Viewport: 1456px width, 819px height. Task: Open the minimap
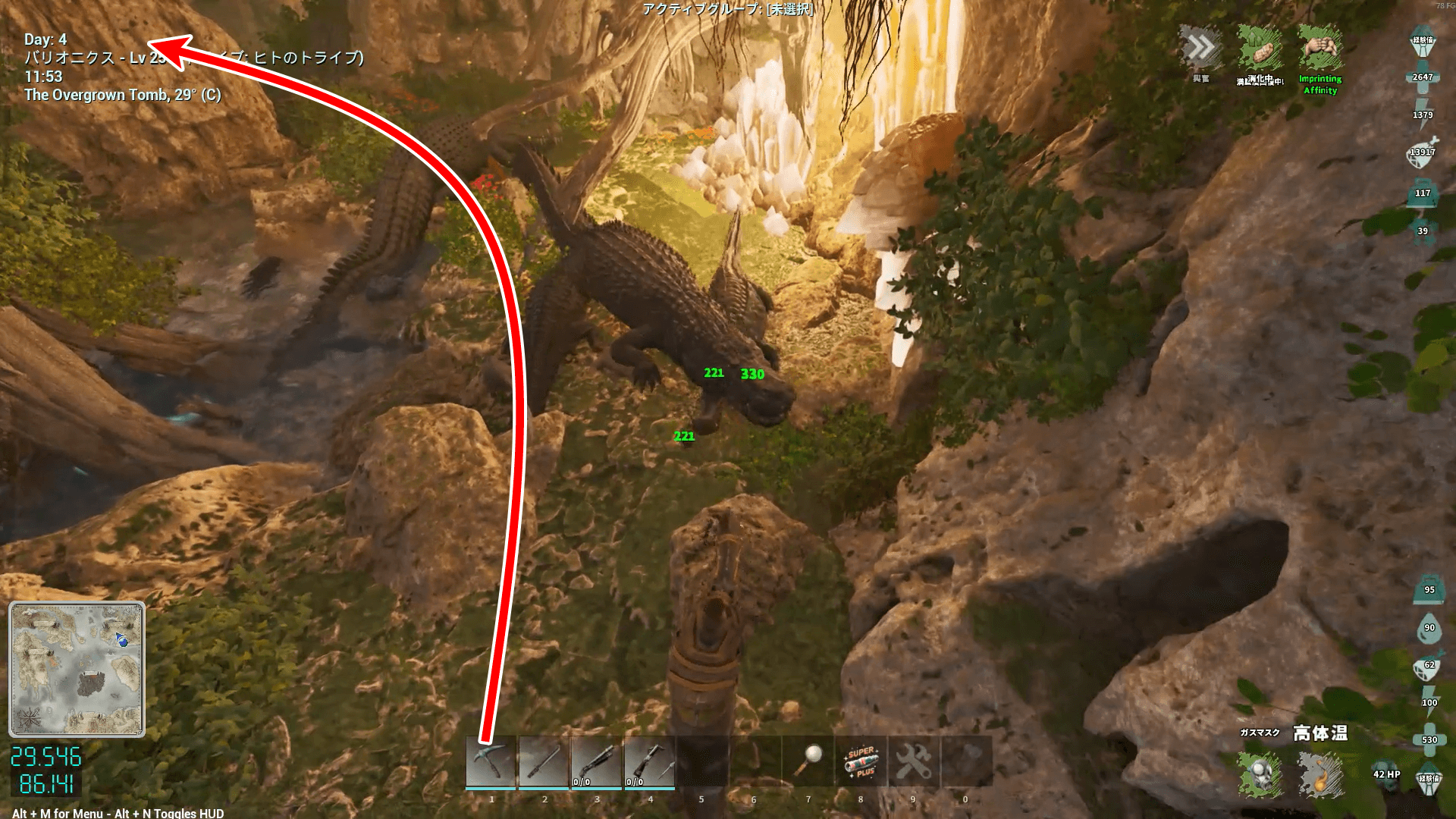click(77, 669)
